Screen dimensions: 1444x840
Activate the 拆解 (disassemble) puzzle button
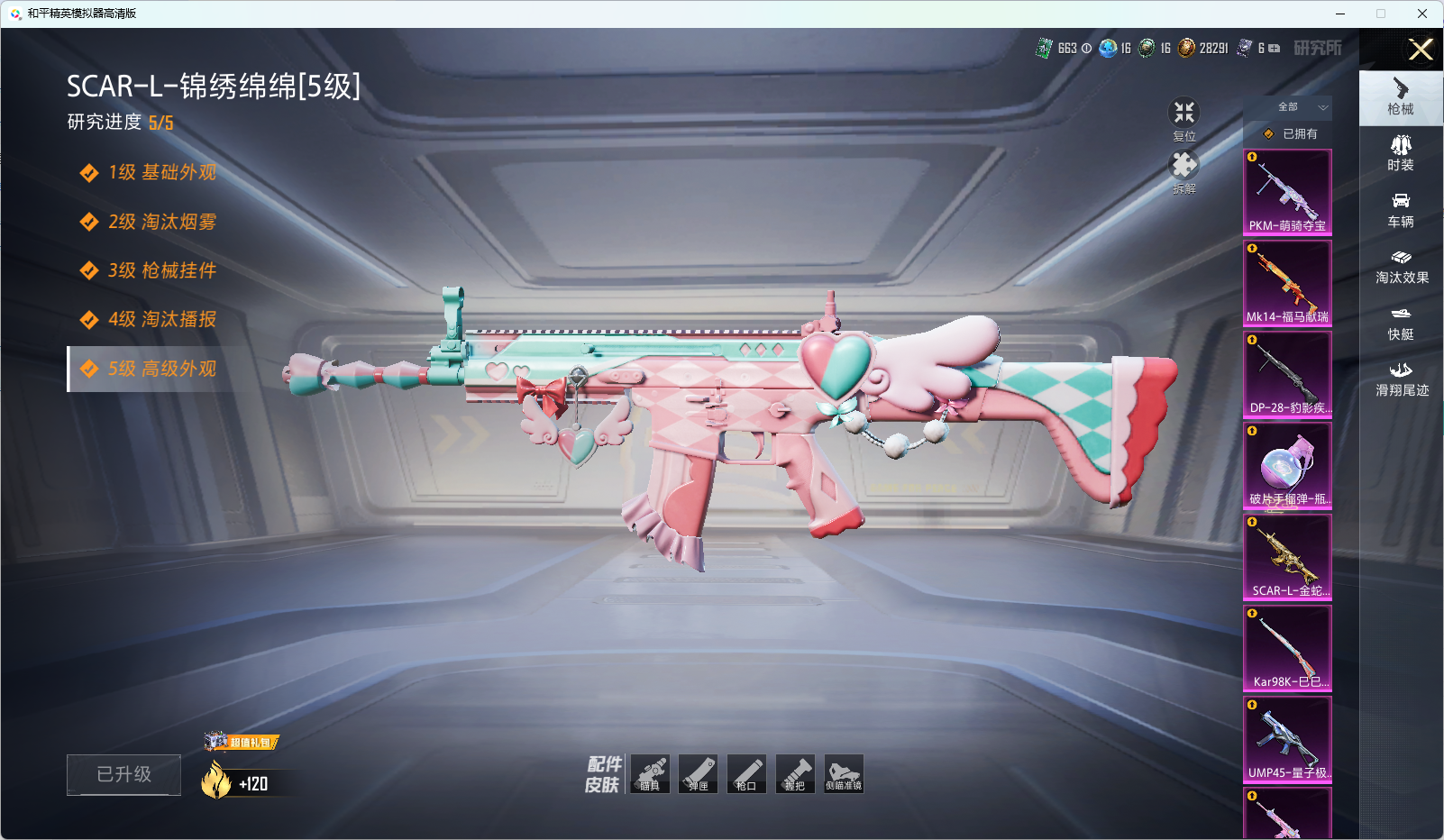click(x=1184, y=168)
